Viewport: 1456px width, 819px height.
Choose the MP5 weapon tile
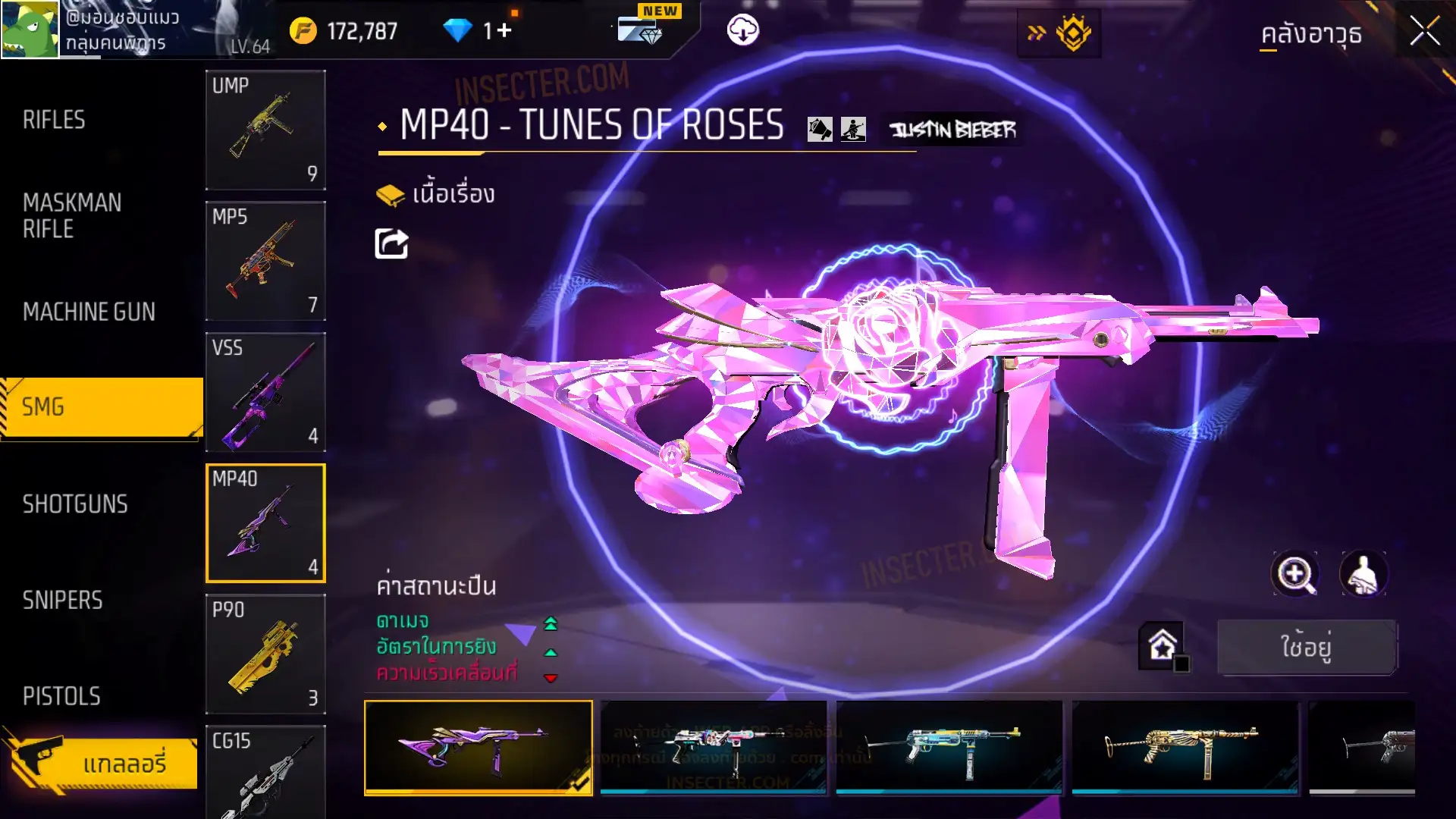[x=265, y=261]
